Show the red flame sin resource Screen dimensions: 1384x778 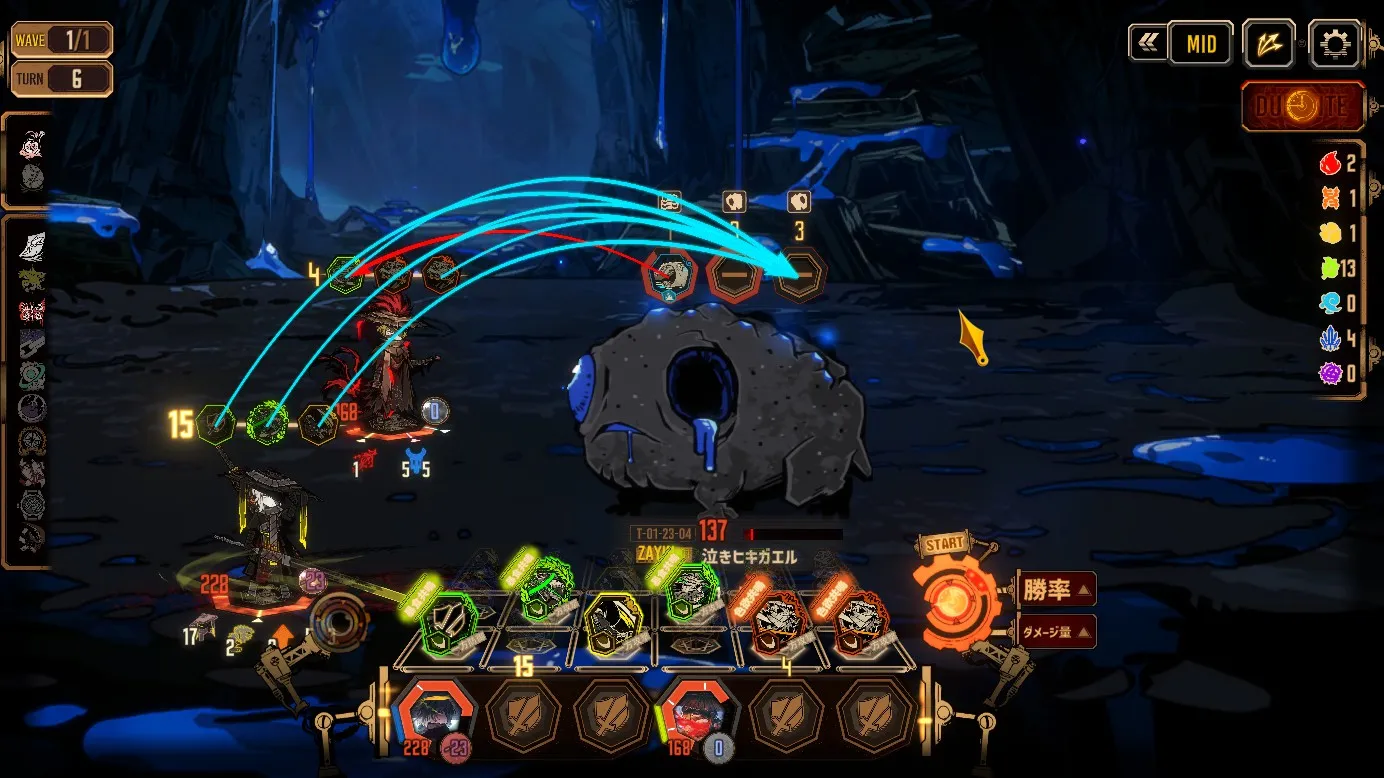(x=1329, y=163)
